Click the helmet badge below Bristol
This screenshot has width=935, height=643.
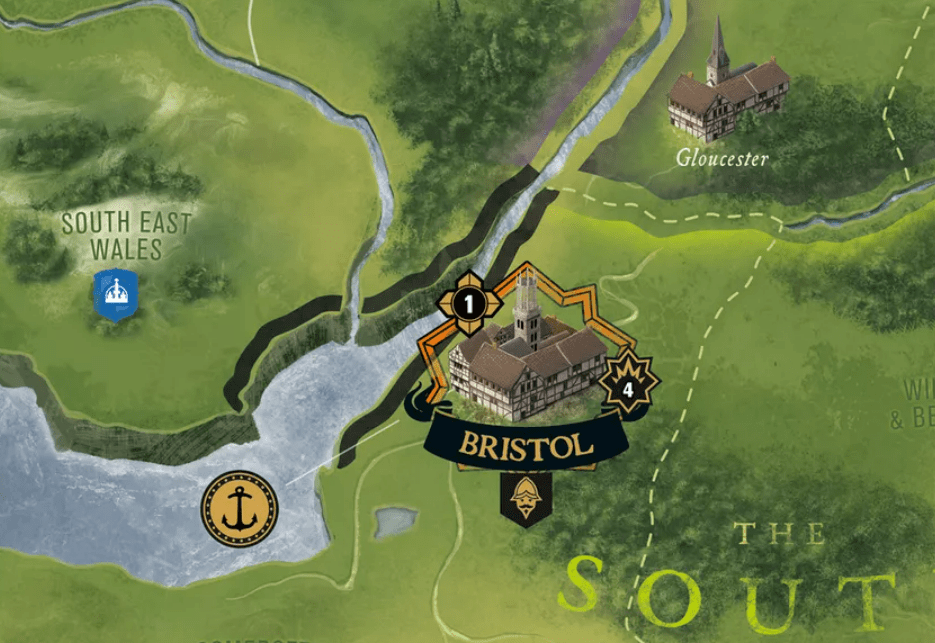tap(525, 497)
